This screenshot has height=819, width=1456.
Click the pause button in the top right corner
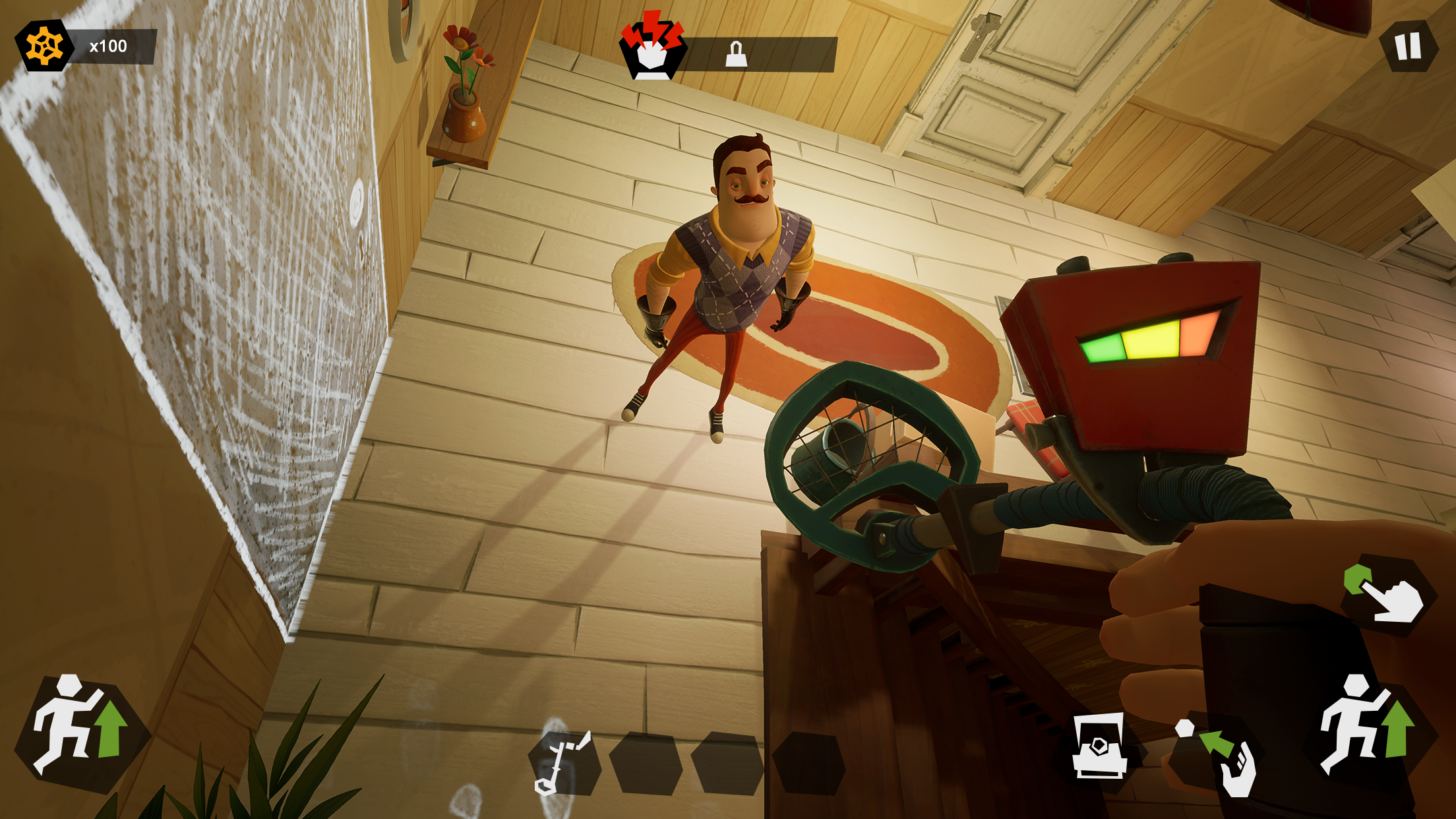pos(1408,46)
